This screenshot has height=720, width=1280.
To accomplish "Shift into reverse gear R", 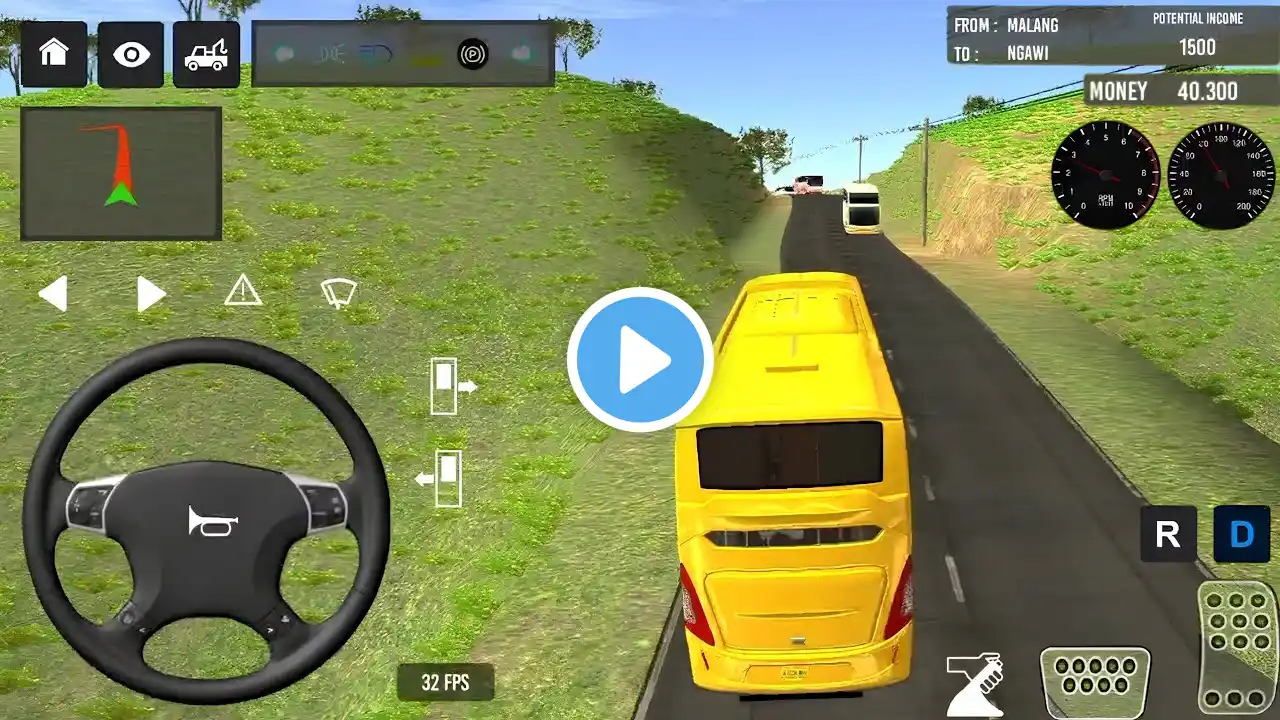I will pyautogui.click(x=1168, y=534).
